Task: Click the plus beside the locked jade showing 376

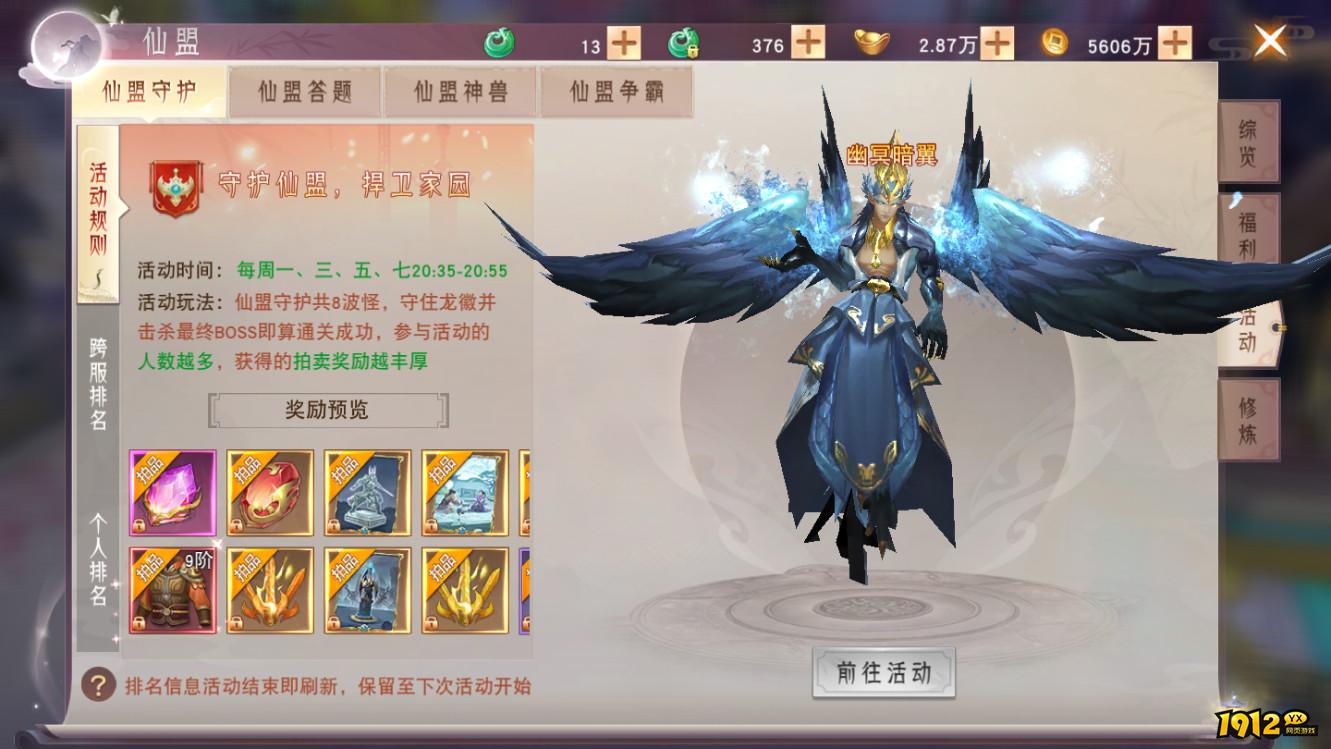Action: click(x=810, y=44)
